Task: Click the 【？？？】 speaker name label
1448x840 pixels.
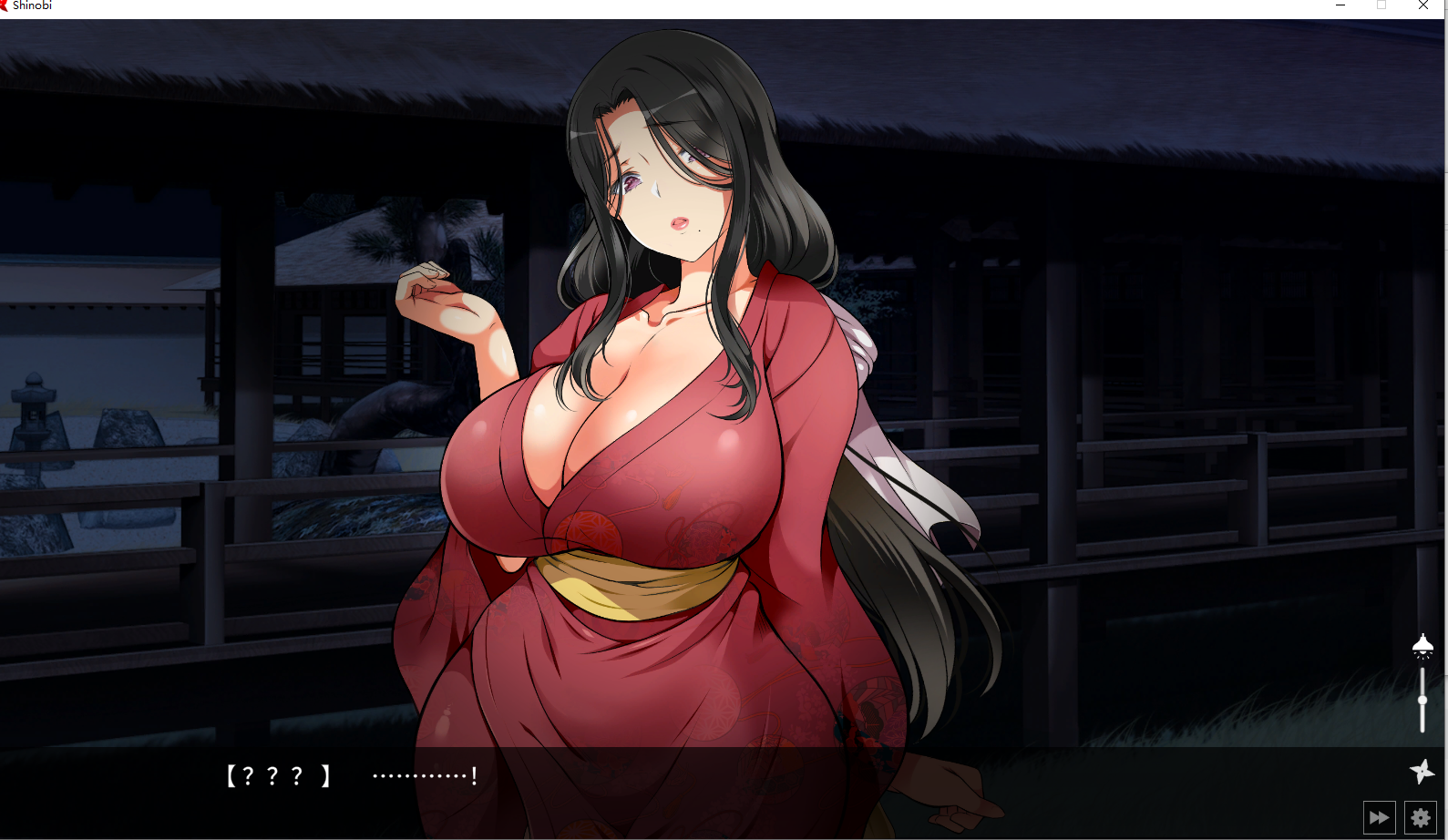Action: point(277,777)
